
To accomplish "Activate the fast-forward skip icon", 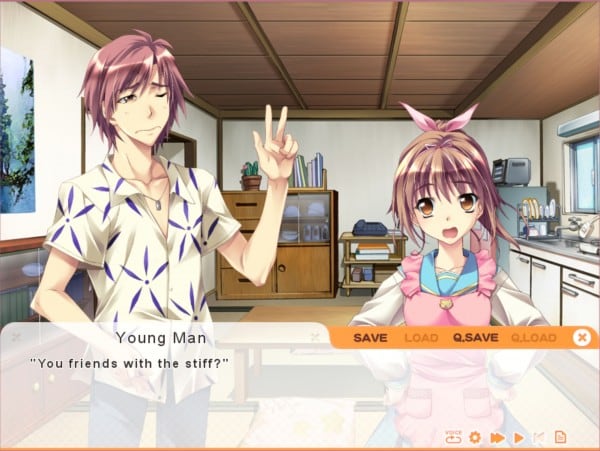I will (497, 437).
